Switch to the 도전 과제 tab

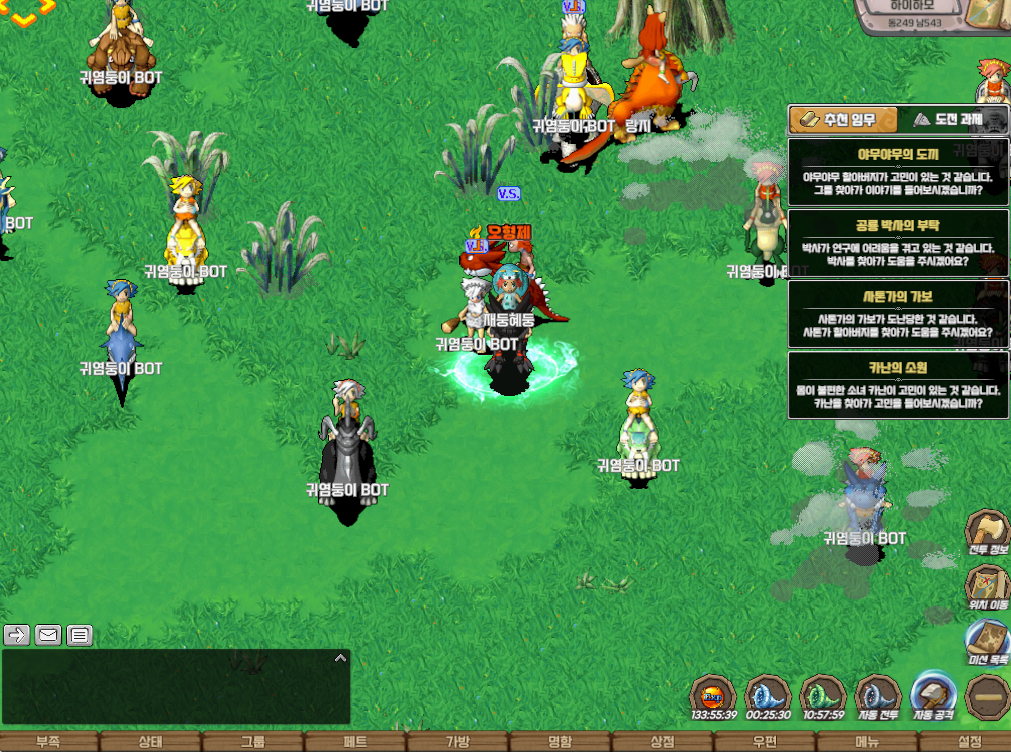pos(948,120)
